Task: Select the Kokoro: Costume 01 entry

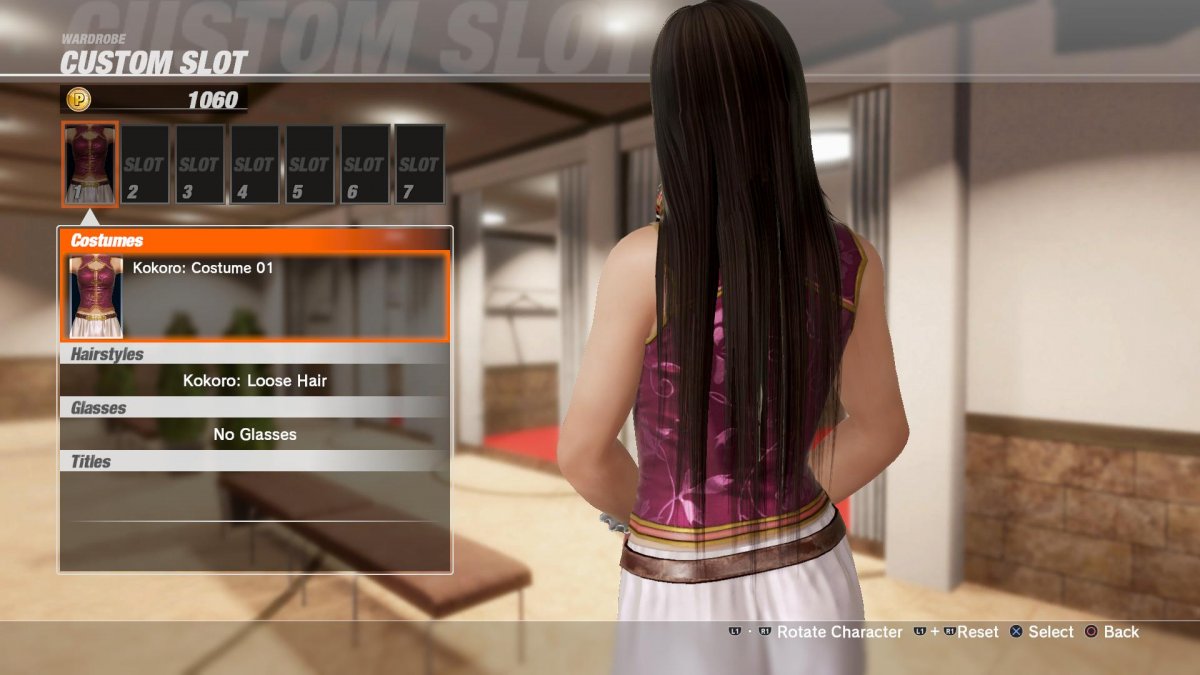Action: [x=255, y=296]
